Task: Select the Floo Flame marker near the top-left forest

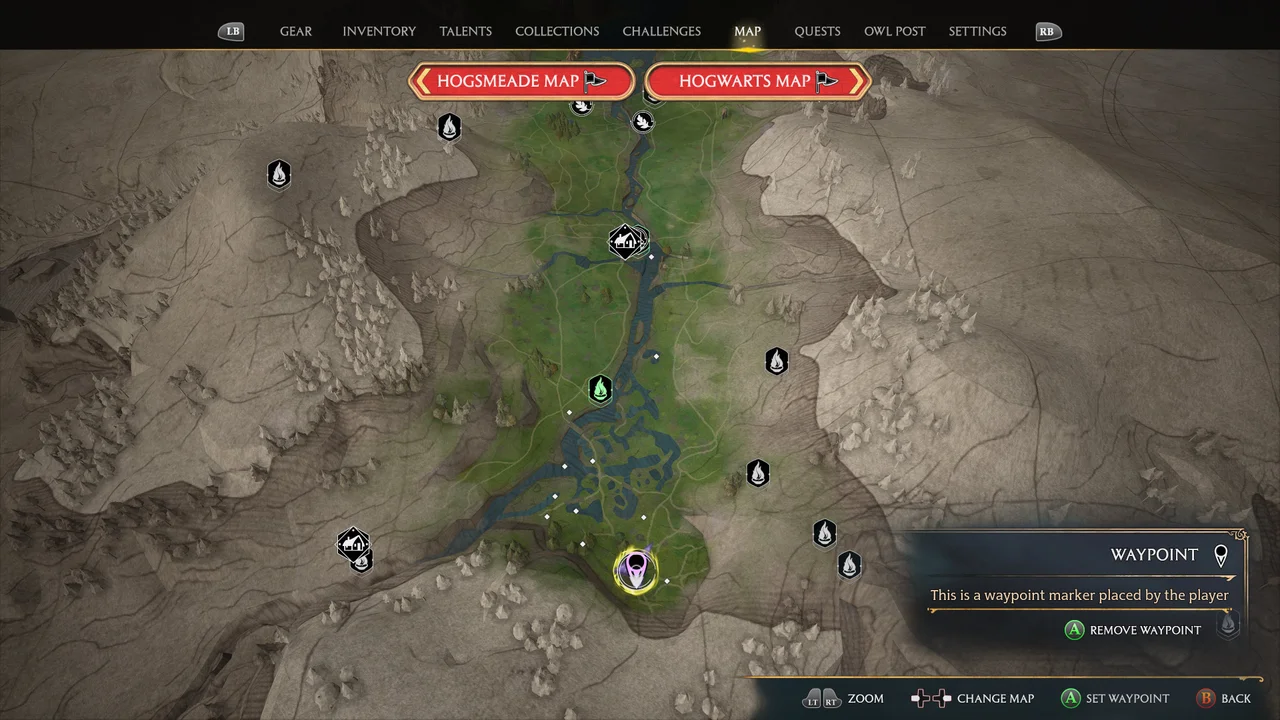Action: coord(448,127)
